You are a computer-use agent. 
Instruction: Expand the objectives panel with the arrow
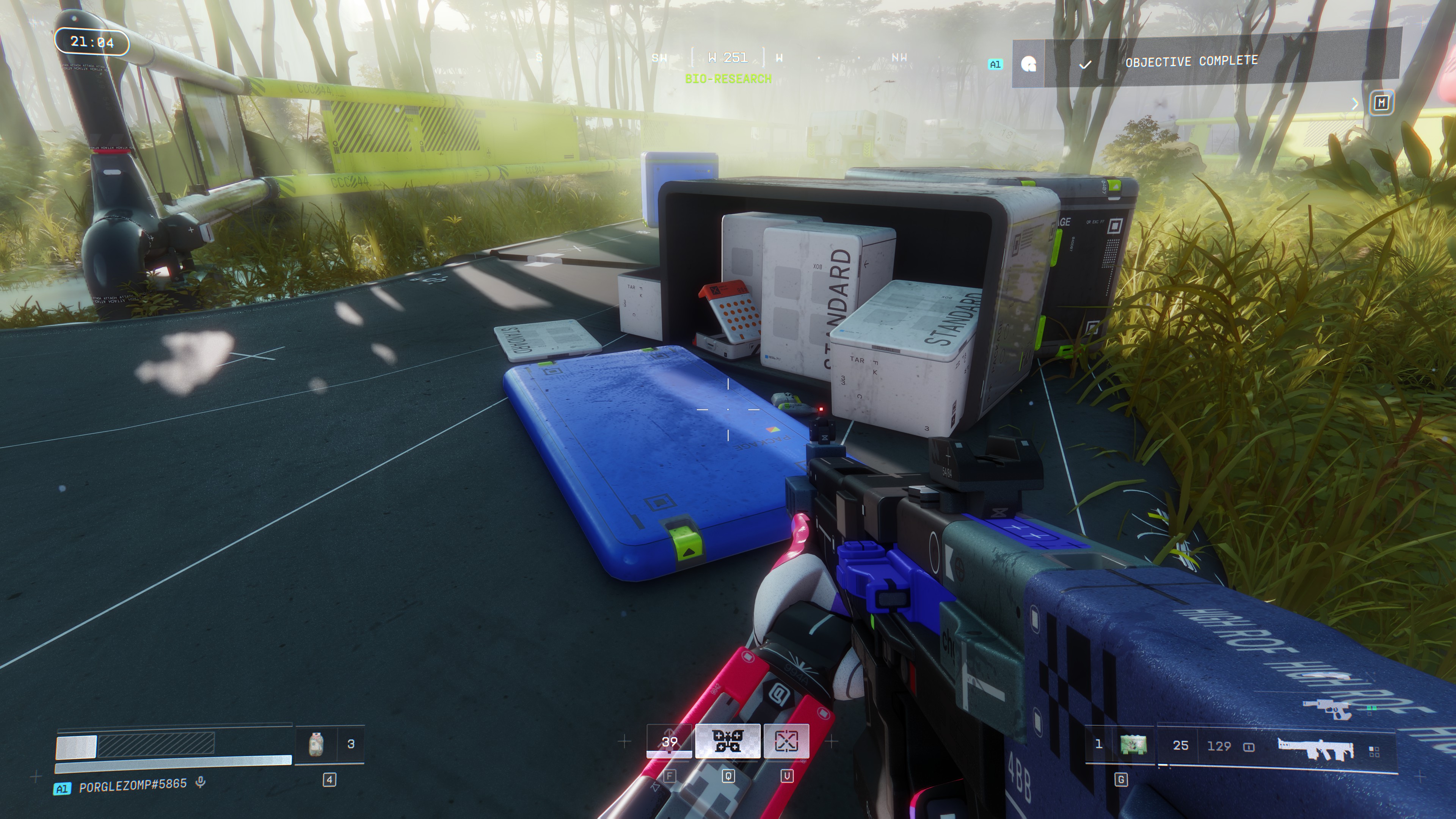pyautogui.click(x=1354, y=104)
